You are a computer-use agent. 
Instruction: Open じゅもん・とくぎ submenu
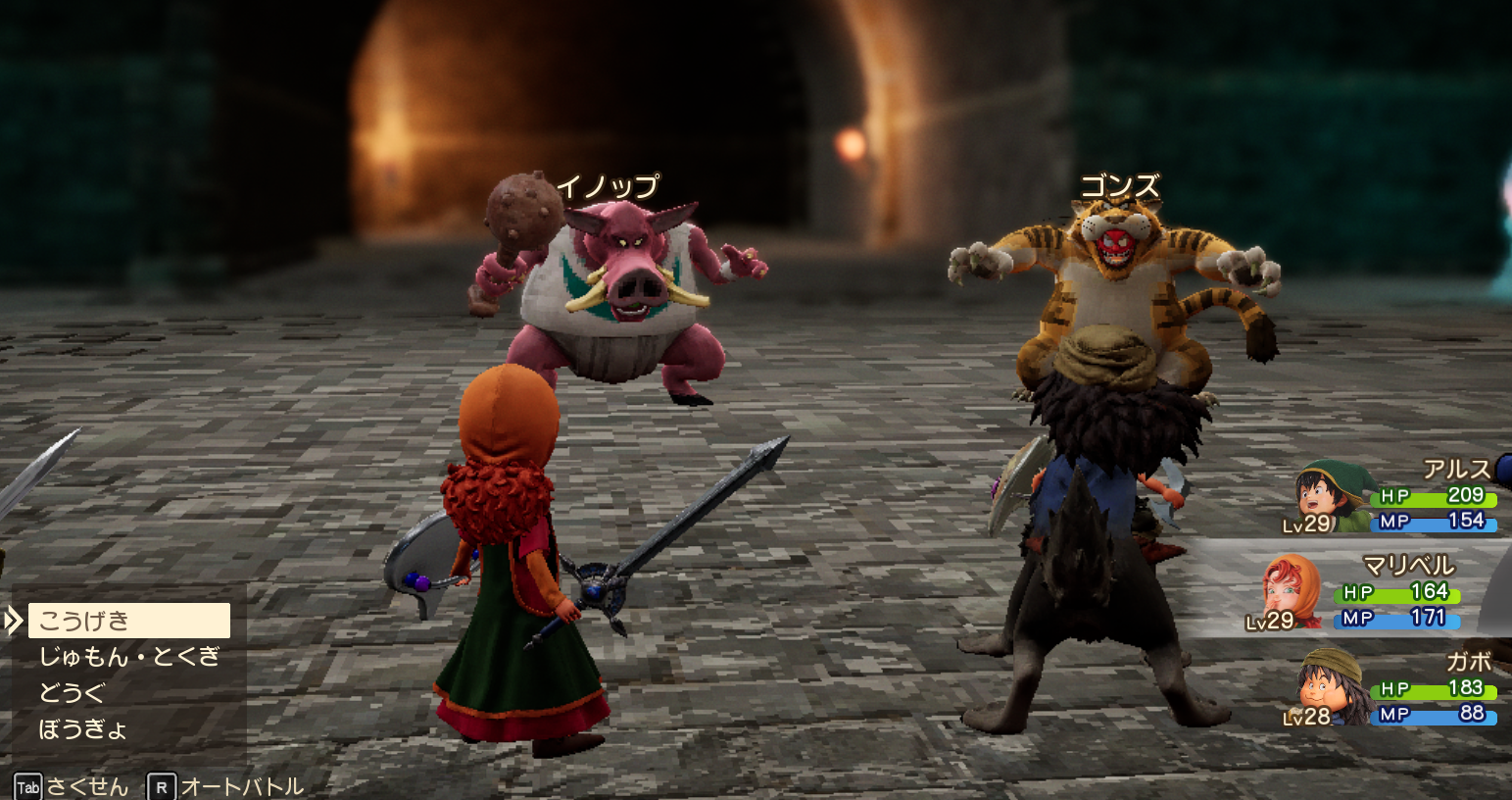coord(127,656)
